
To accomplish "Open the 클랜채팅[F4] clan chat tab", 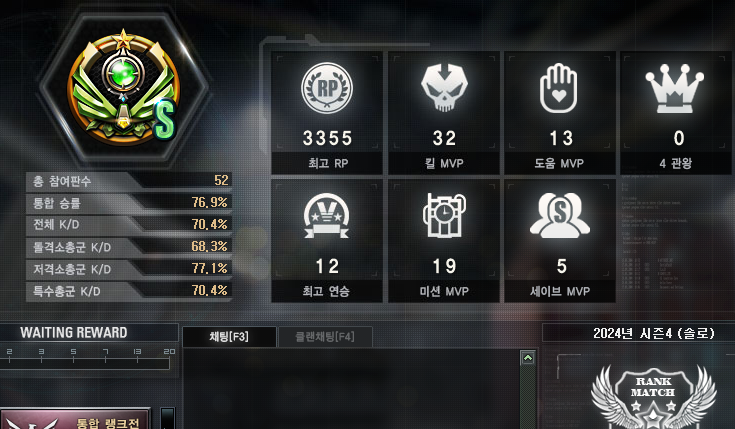I will pos(325,337).
